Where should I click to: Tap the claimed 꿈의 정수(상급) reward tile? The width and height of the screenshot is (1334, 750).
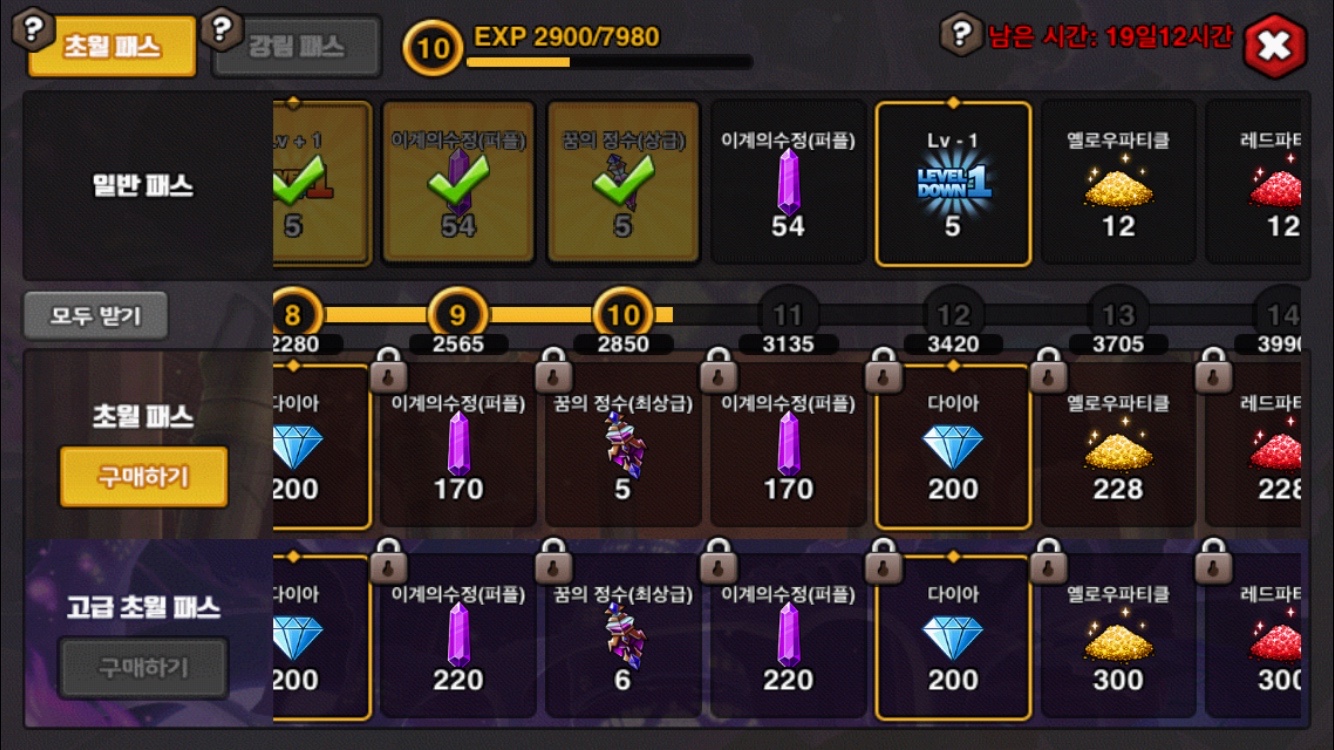(x=623, y=183)
